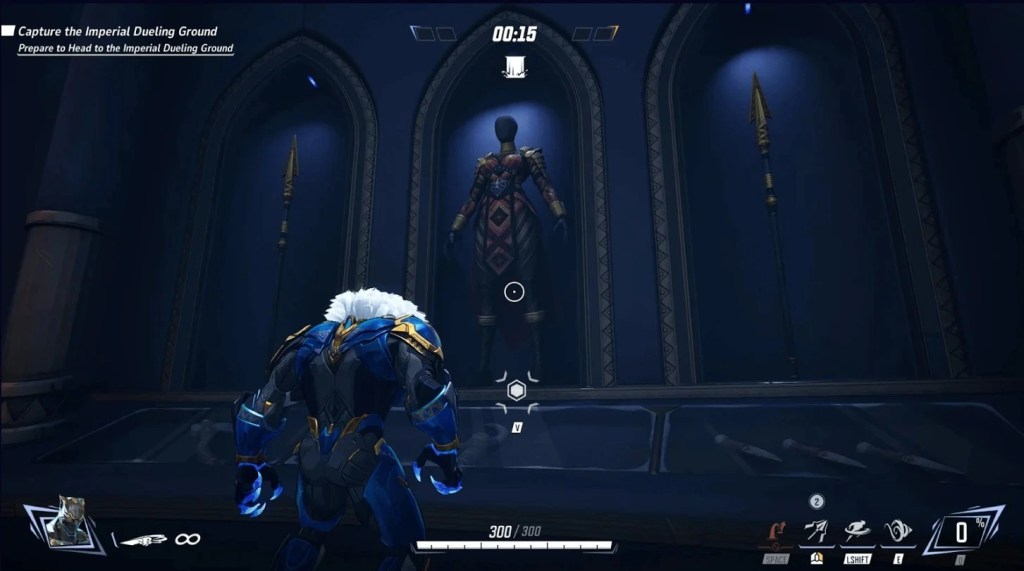This screenshot has width=1024, height=571.
Task: Click the Black Panther hero portrait
Action: click(68, 521)
